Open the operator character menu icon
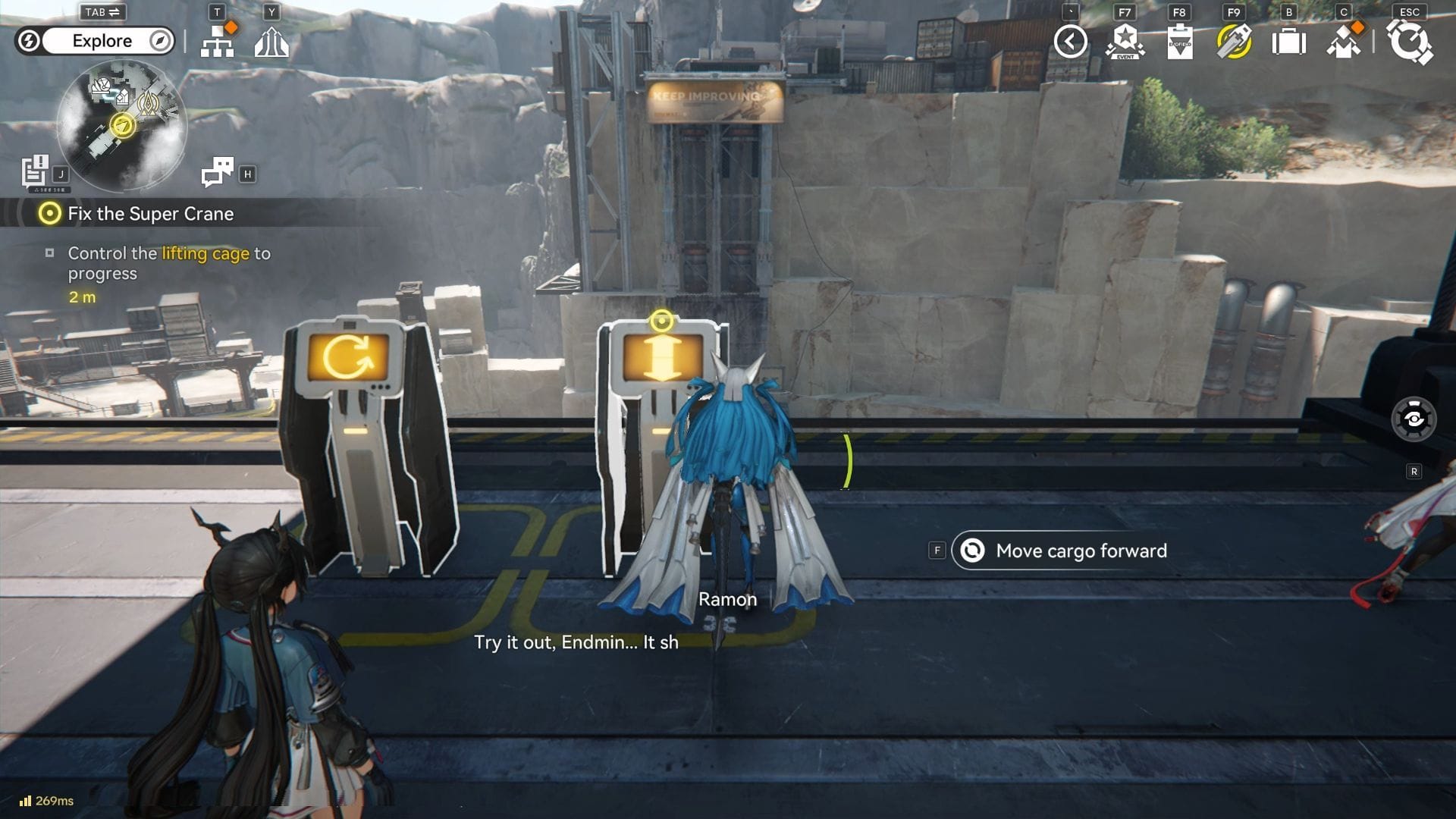Viewport: 1456px width, 819px height. [1343, 42]
